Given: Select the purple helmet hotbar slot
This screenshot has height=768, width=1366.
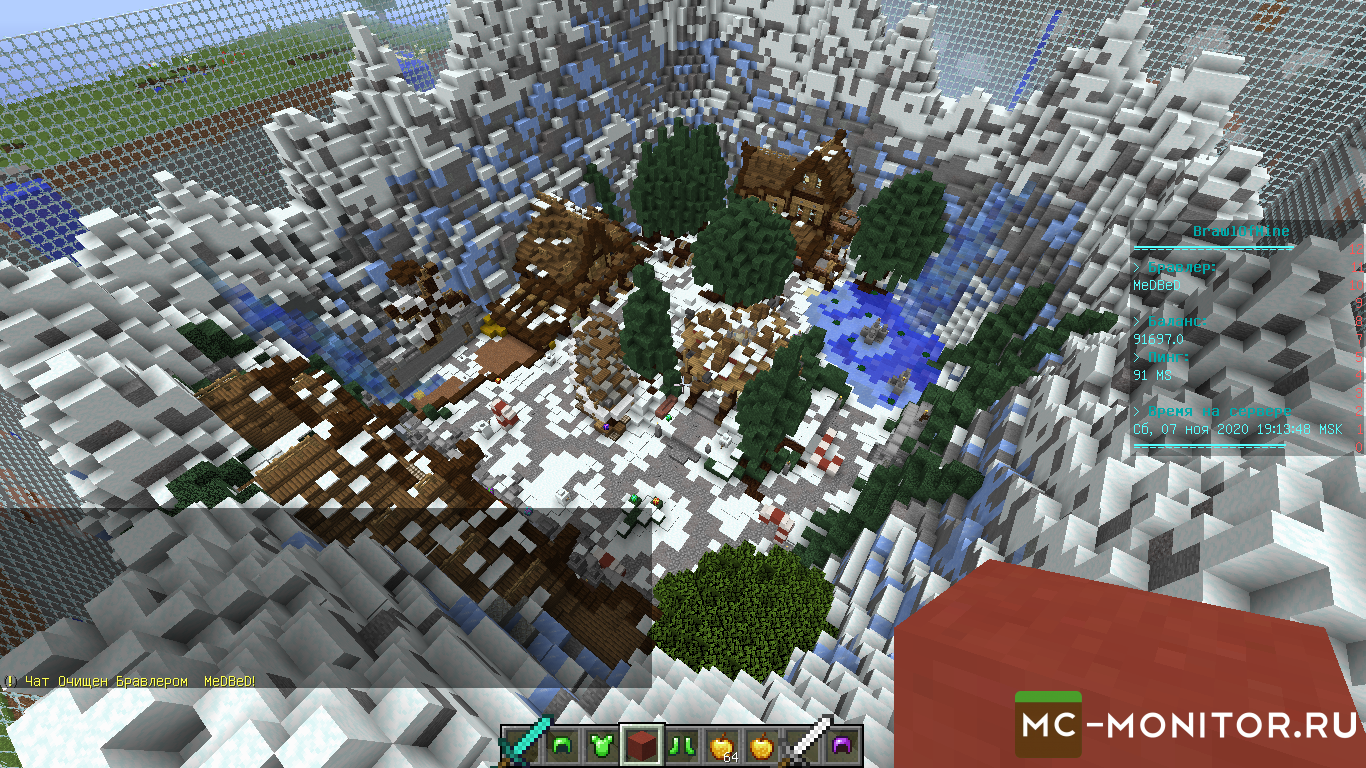Looking at the screenshot, I should coord(841,744).
